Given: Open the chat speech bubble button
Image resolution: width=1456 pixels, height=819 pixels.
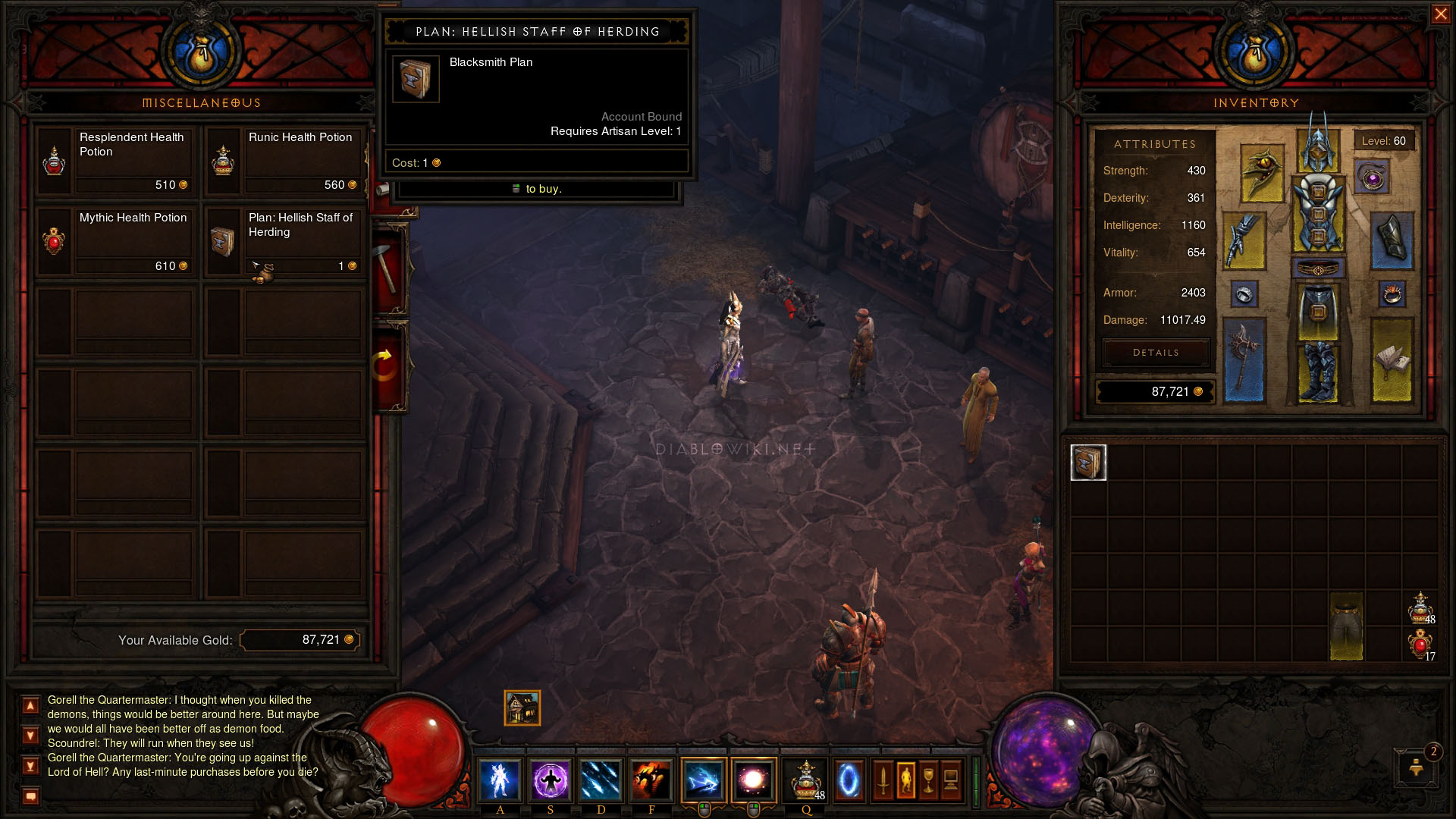Looking at the screenshot, I should (x=30, y=796).
